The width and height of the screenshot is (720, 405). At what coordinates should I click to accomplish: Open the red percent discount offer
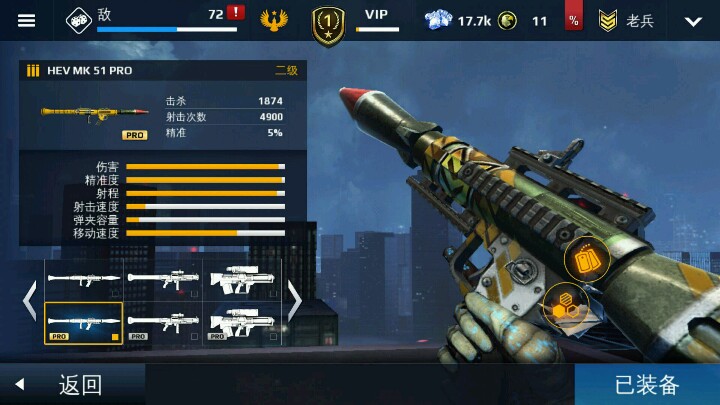click(x=574, y=20)
